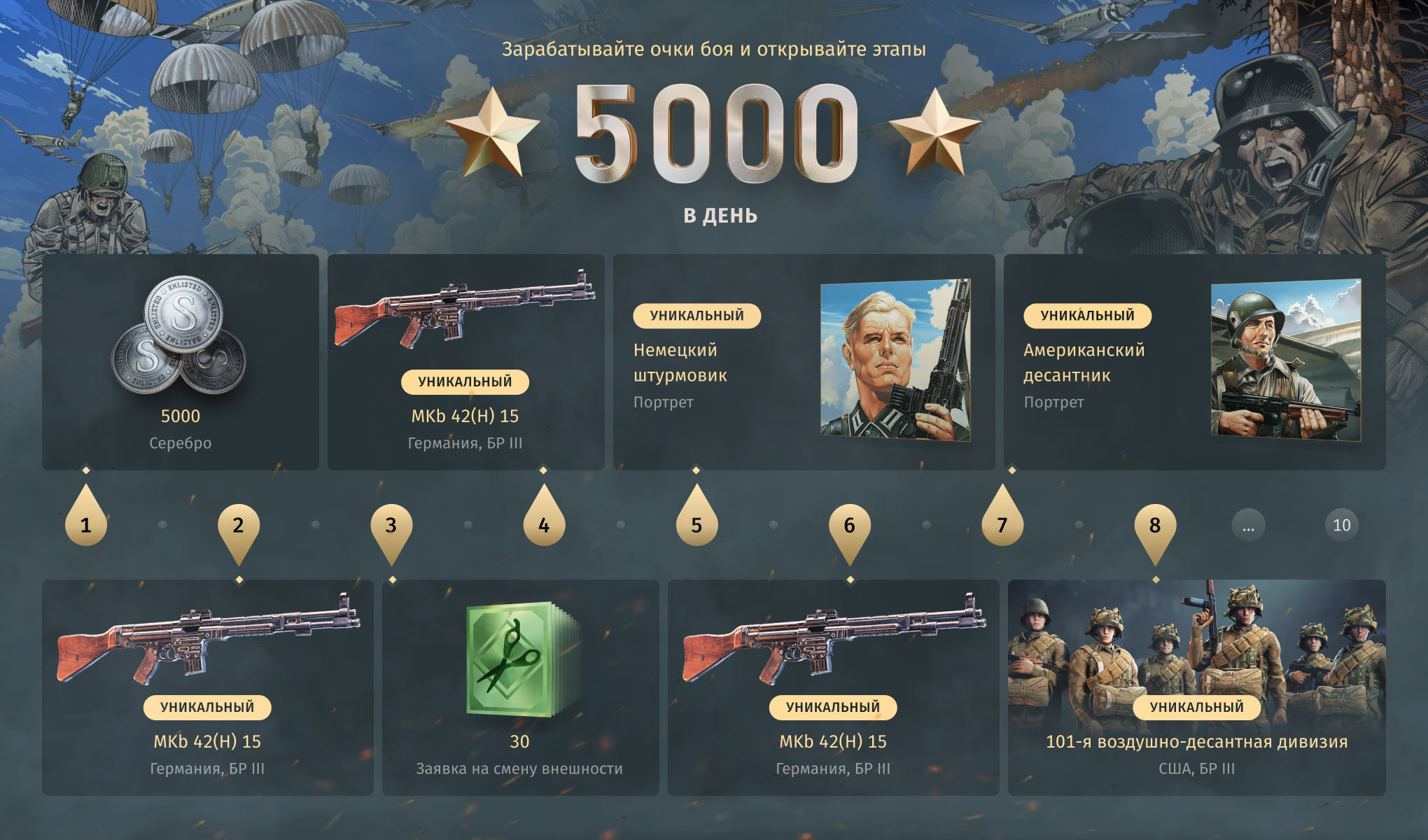
Task: Open the 101-я воздушно-десантная дивизия squad card
Action: (1196, 687)
